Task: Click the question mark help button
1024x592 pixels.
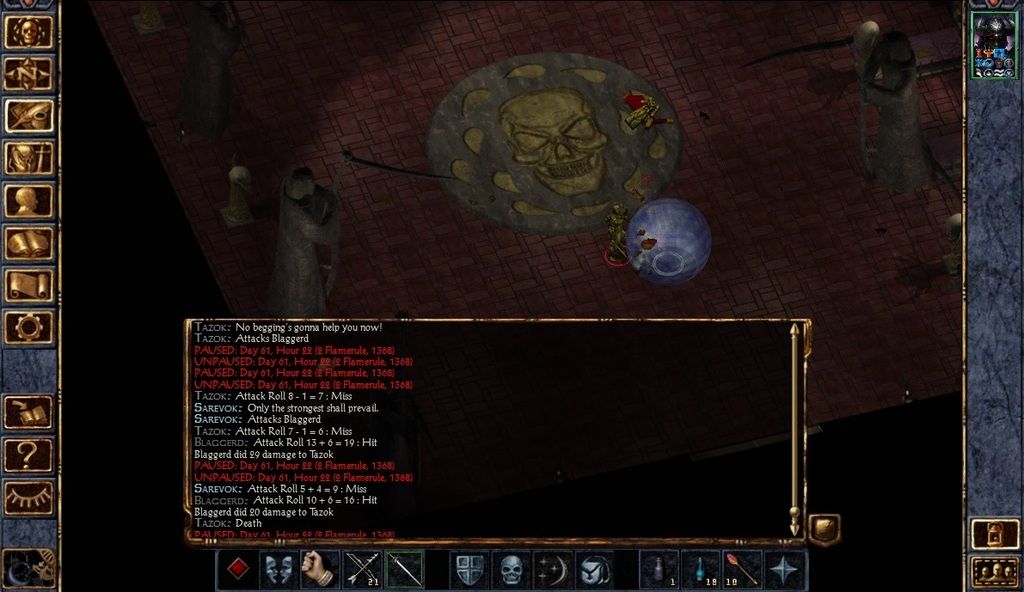Action: (x=29, y=455)
